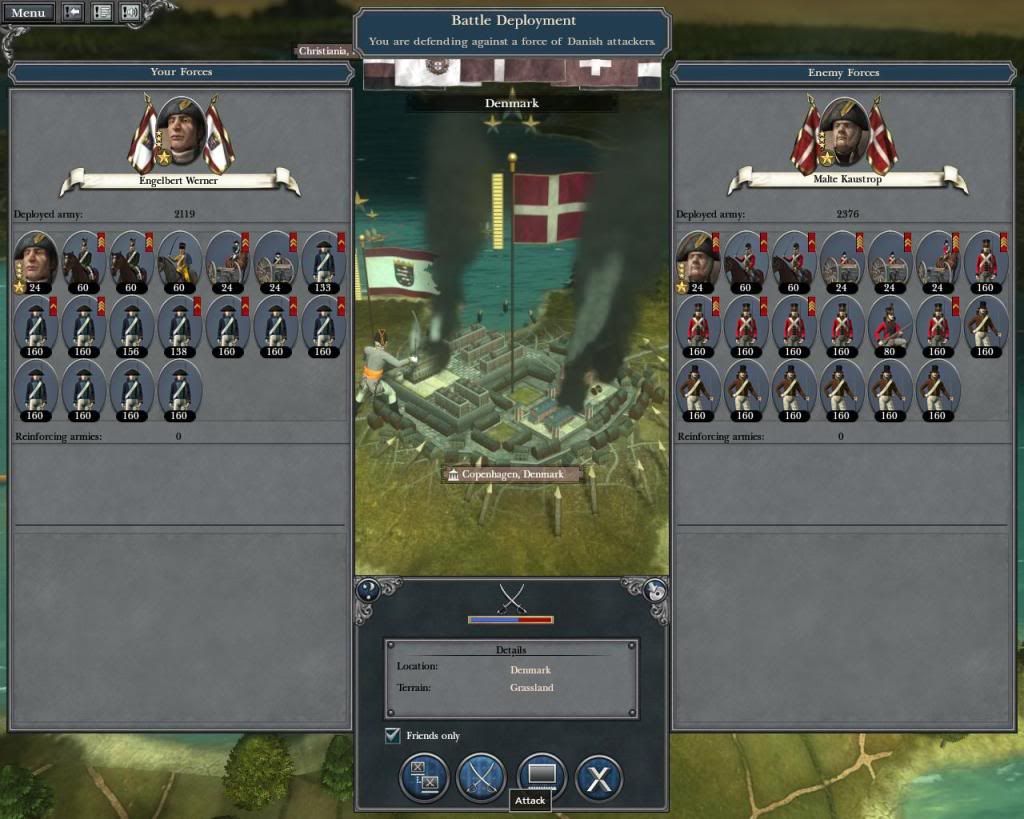The image size is (1024, 819).
Task: Open the exclamation list icon in top bar
Action: (102, 13)
